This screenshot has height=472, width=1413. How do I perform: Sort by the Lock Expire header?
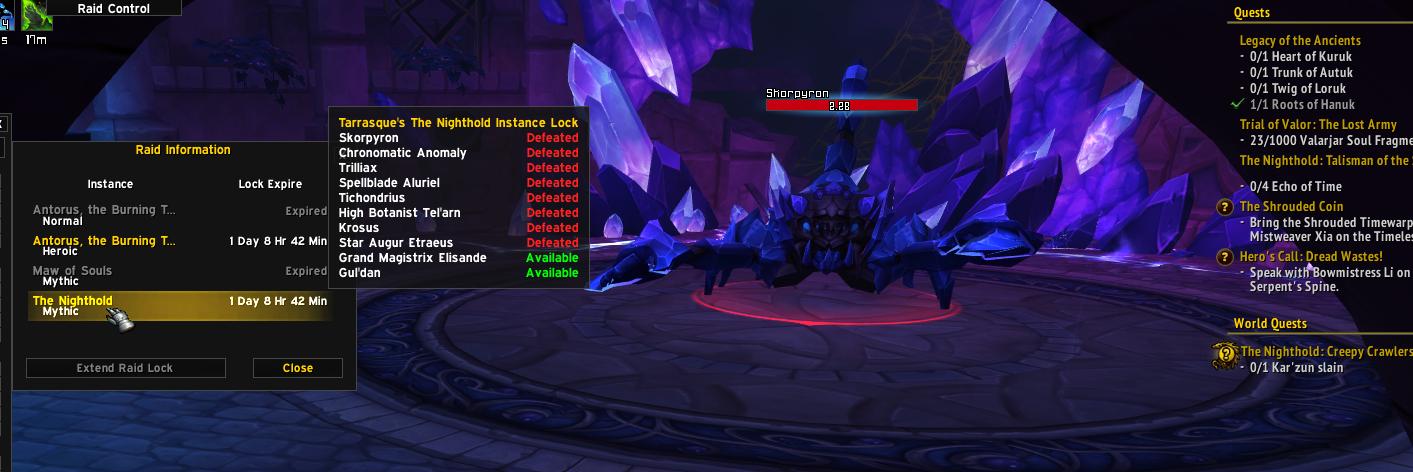(270, 184)
